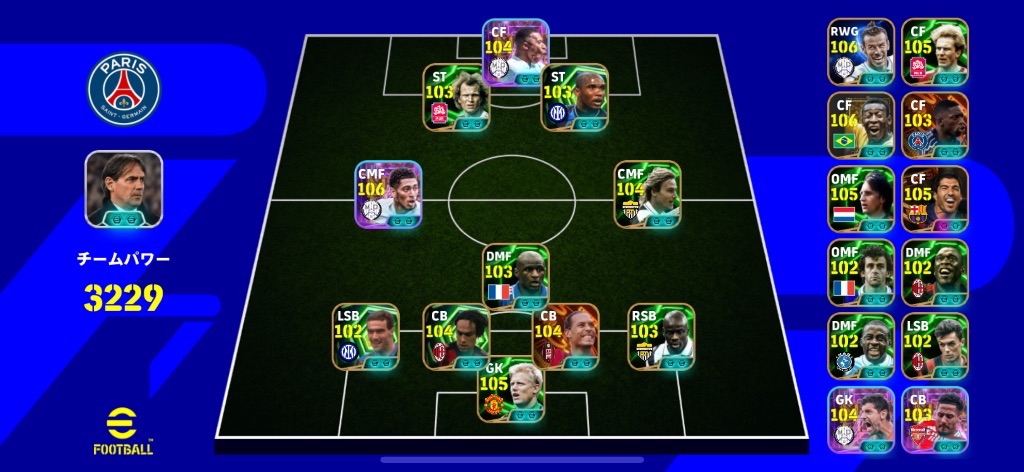This screenshot has height=472, width=1024.
Task: Choose the GK 105 goalkeeper card
Action: [x=512, y=389]
